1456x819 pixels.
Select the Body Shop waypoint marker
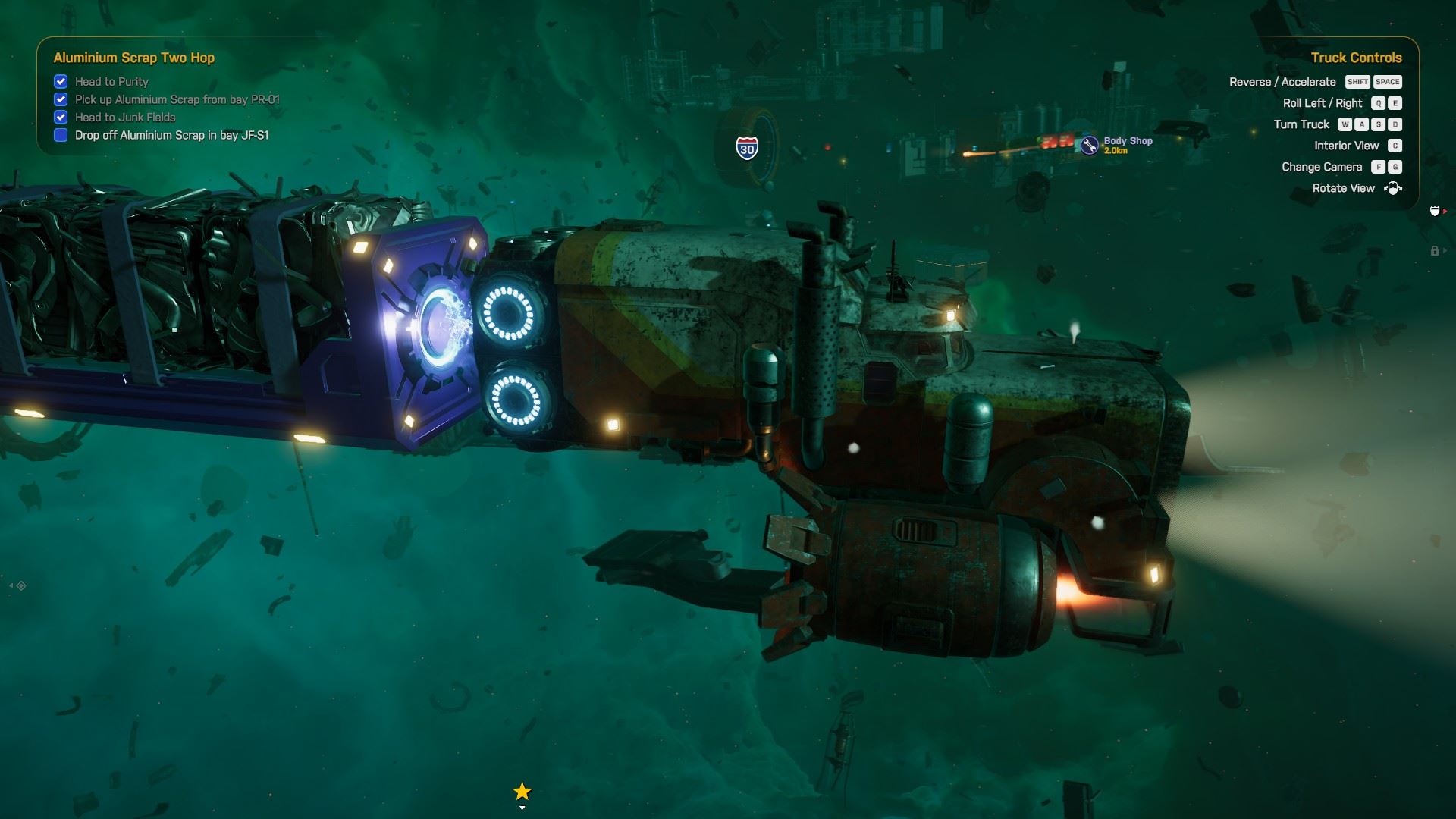(x=1090, y=145)
